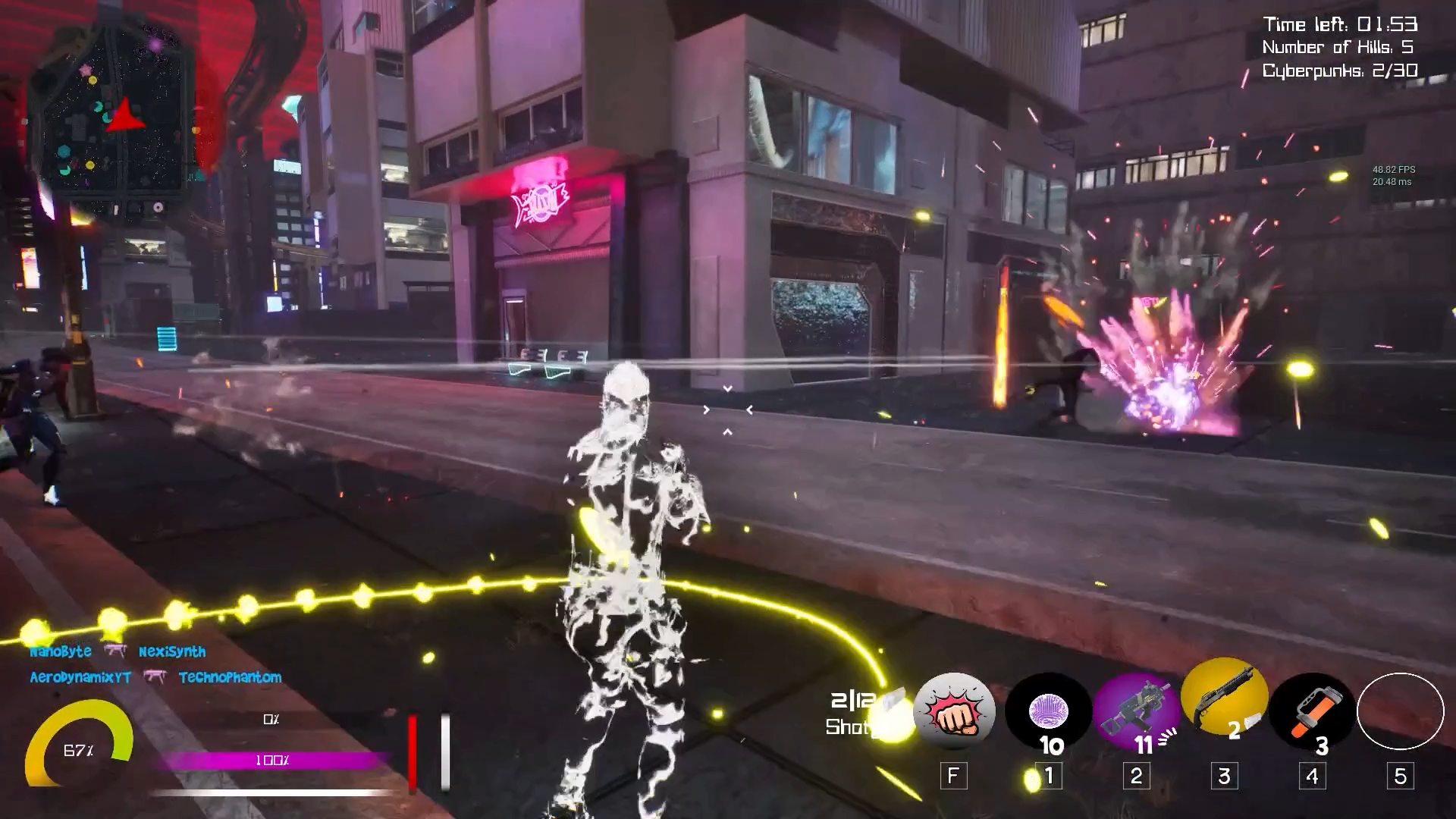Screen dimensions: 1456x819
Task: Click the pink SMG kill-feed icon beside NanoByte
Action: tap(115, 651)
